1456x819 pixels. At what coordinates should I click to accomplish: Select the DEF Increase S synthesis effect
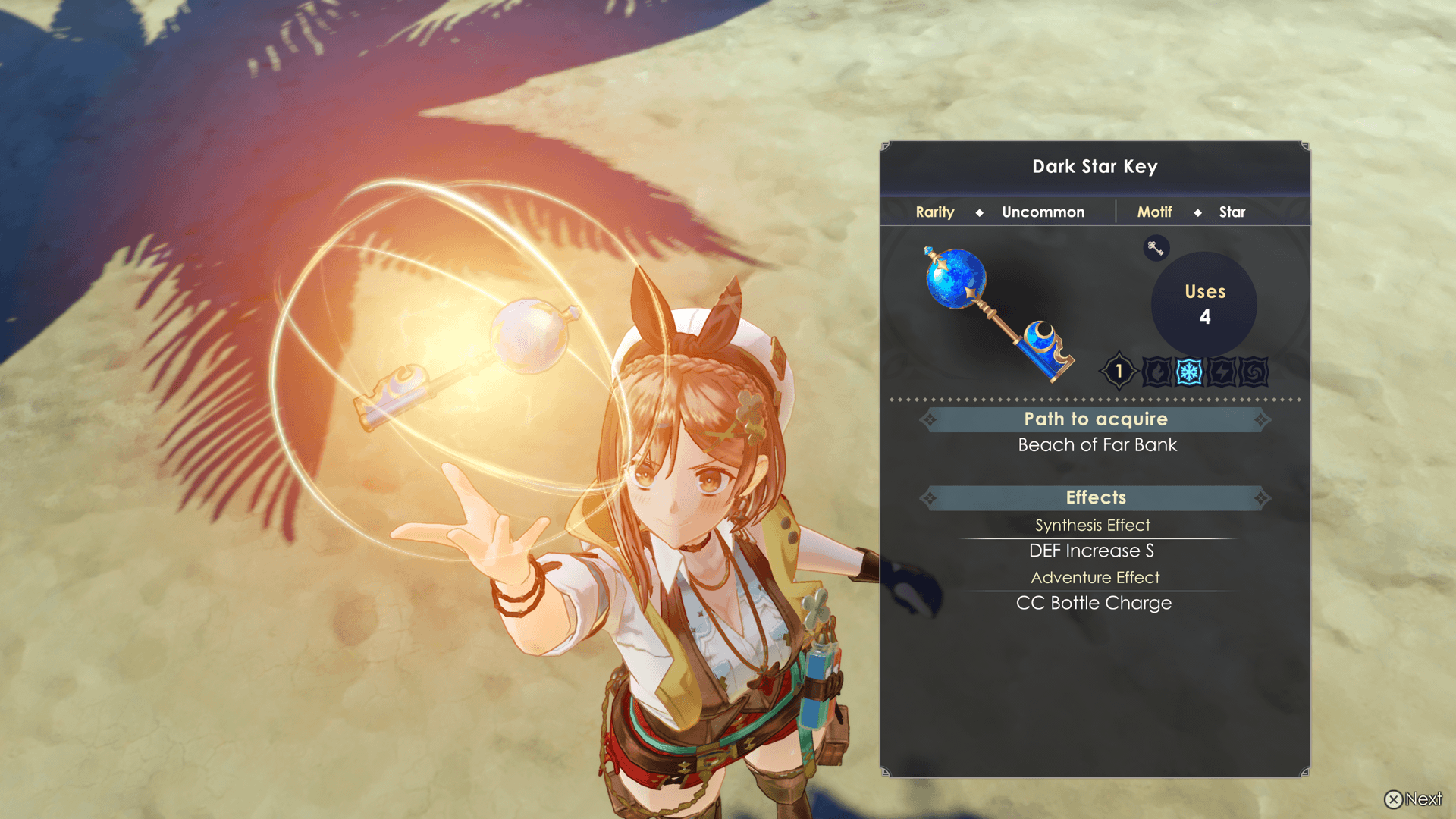point(1091,551)
